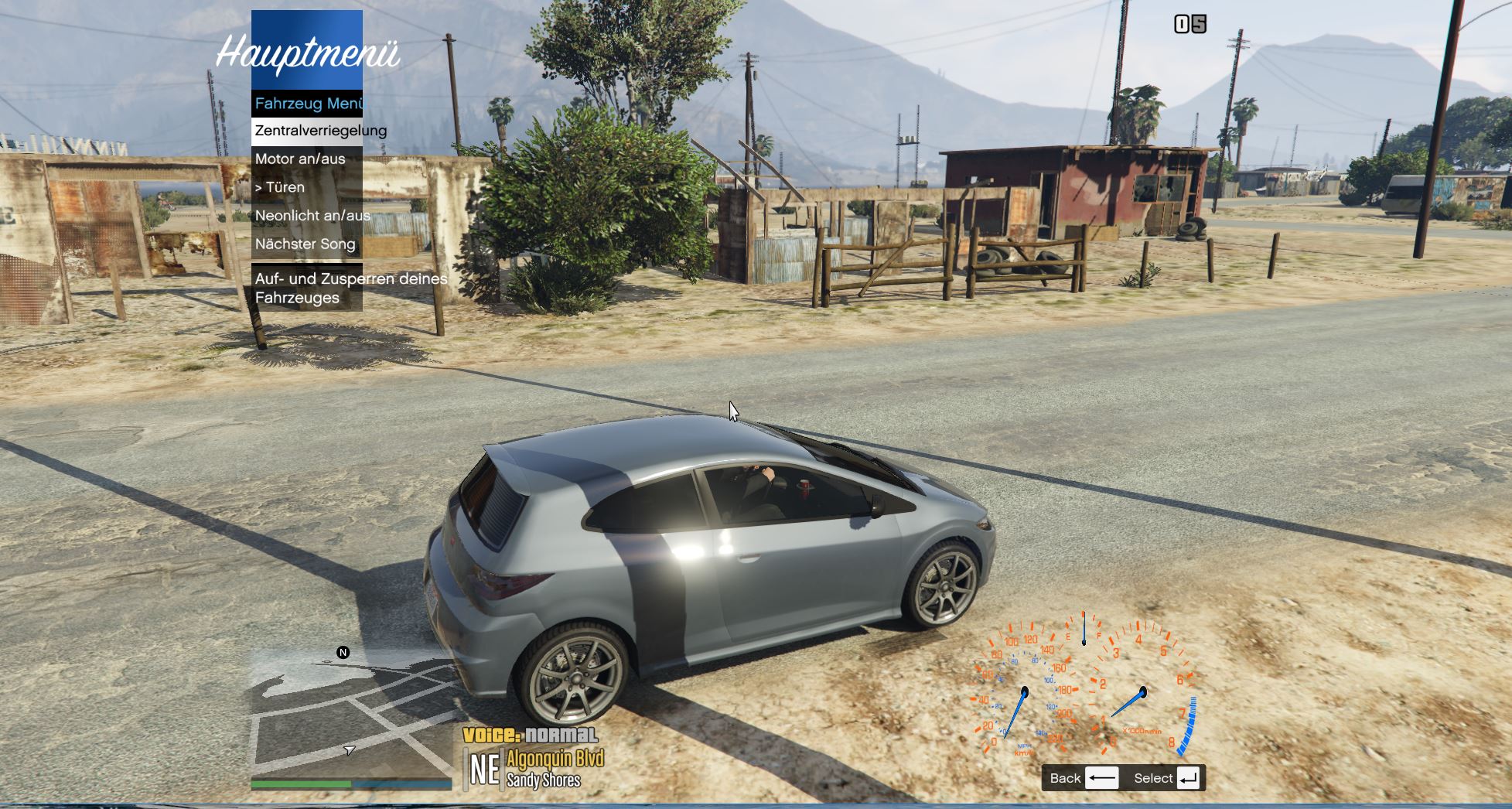This screenshot has height=809, width=1512.
Task: Open the Türen submenu
Action: tap(307, 187)
